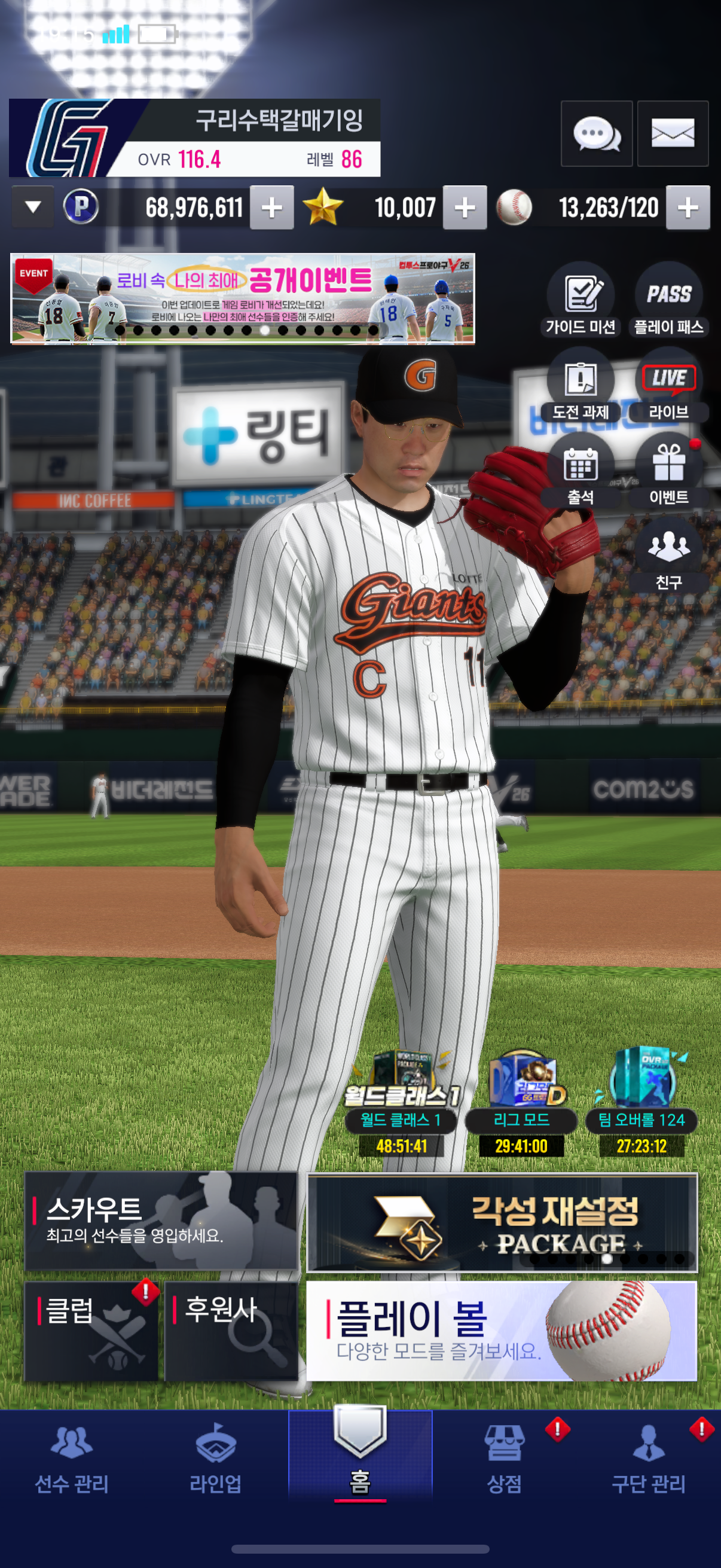Open the 공개이벤트 event banner

(x=242, y=298)
